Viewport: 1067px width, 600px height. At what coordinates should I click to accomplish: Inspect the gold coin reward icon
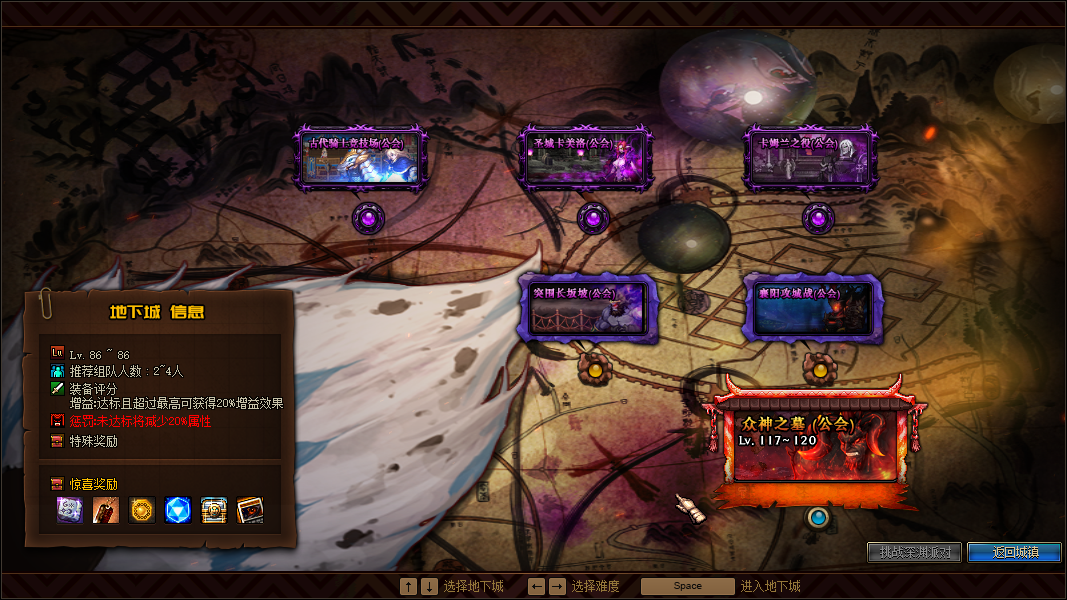[142, 510]
